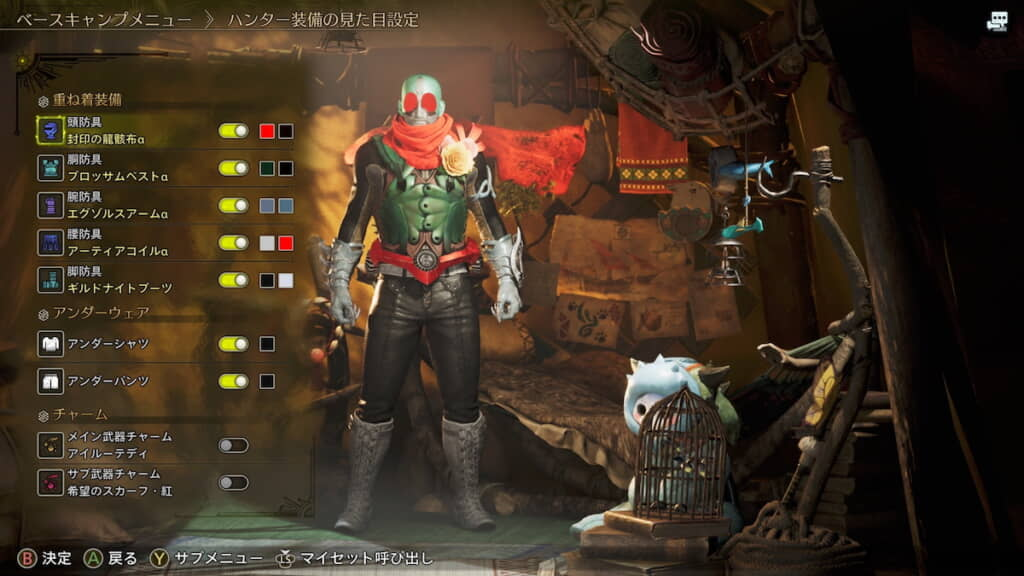1024x576 pixels.
Task: Choose the アンダーパンツ underpants entry
Action: click(x=110, y=381)
